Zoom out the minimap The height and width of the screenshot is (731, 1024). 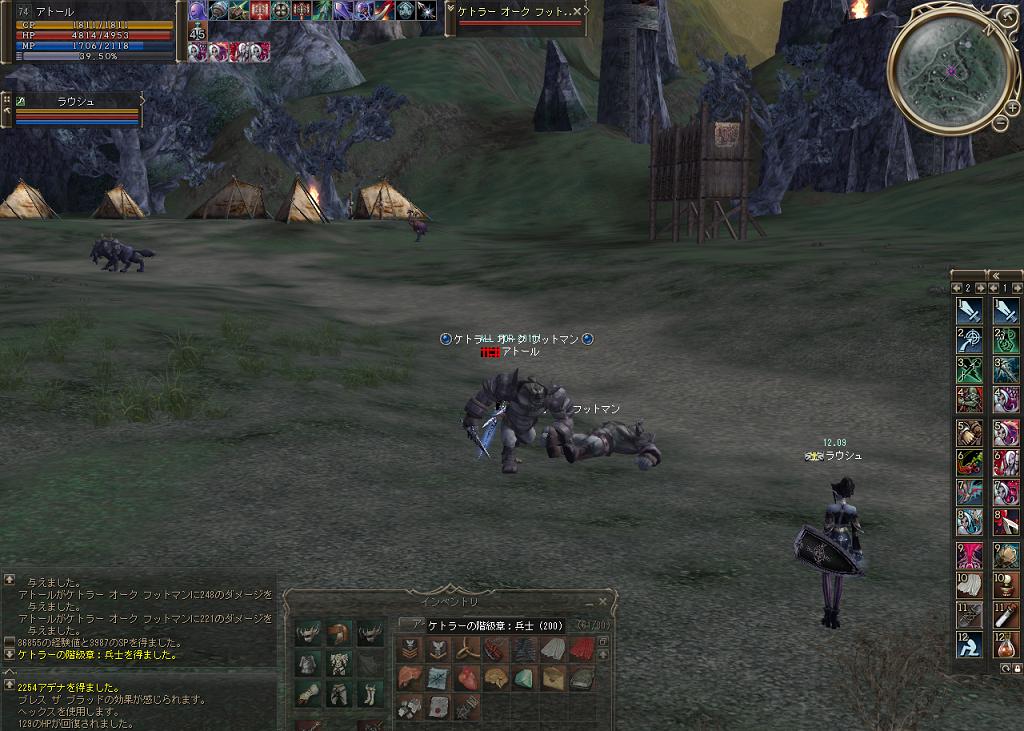(x=999, y=122)
